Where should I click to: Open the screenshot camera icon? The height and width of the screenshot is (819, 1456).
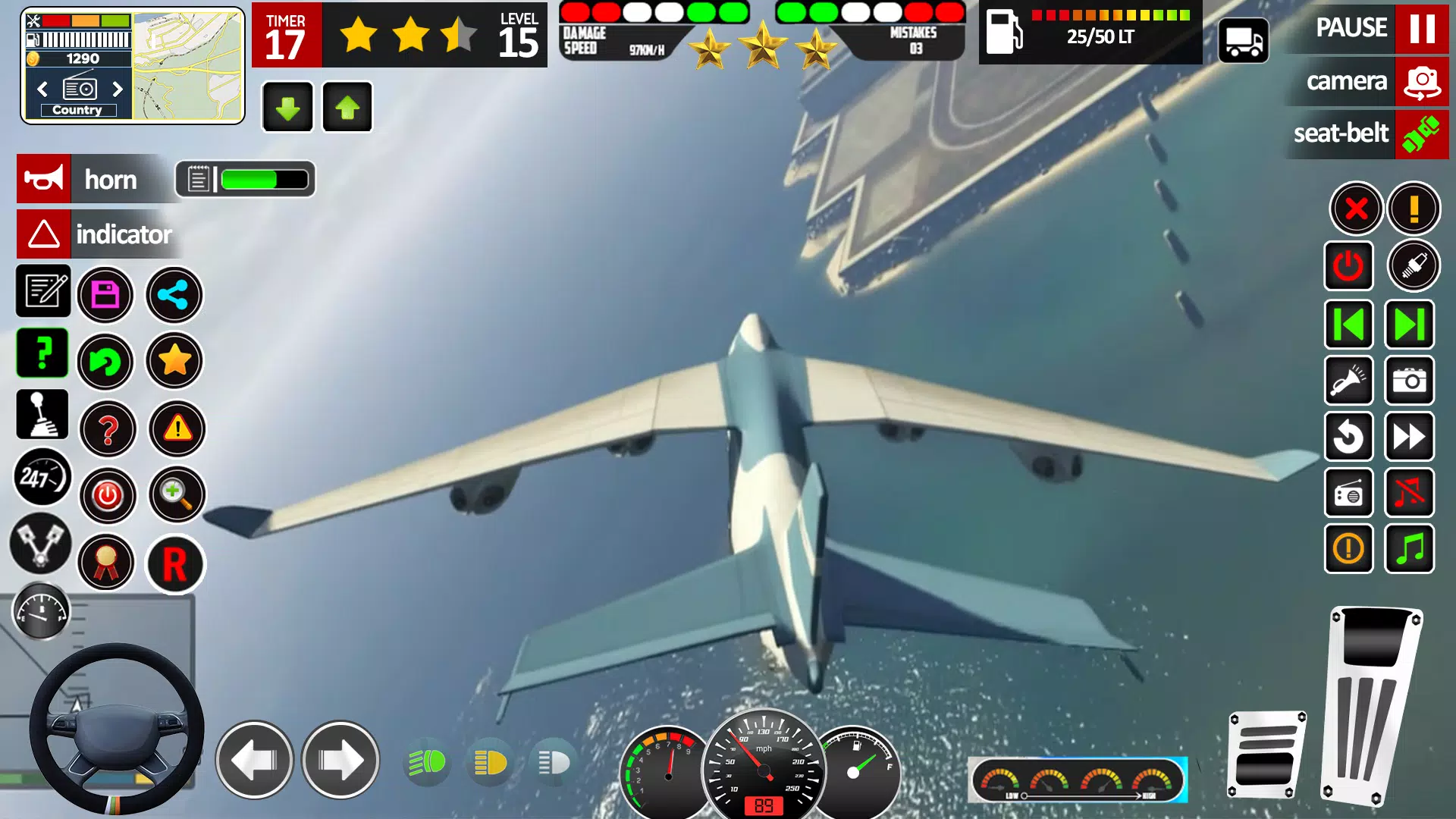point(1410,381)
